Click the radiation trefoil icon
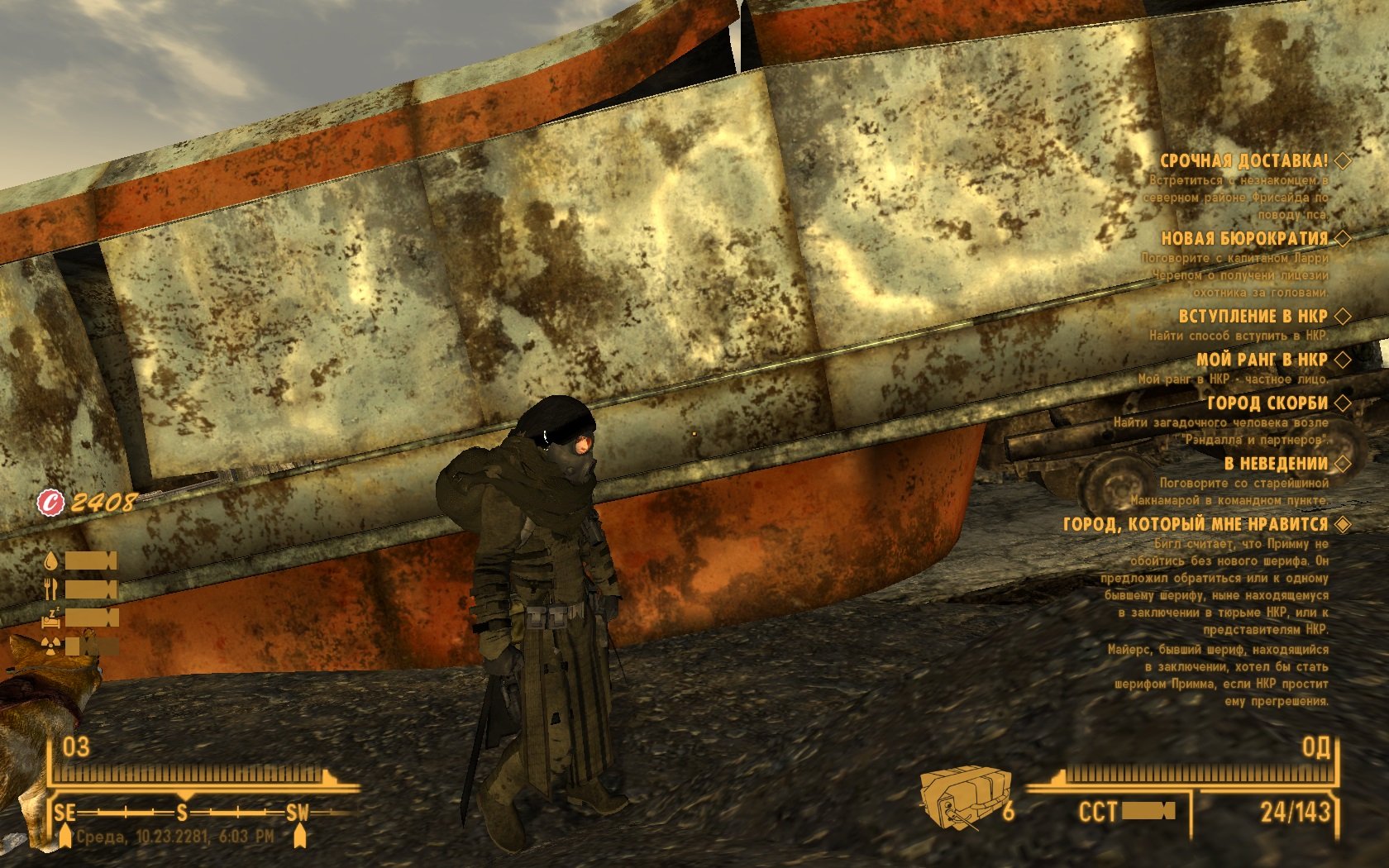 coord(51,645)
